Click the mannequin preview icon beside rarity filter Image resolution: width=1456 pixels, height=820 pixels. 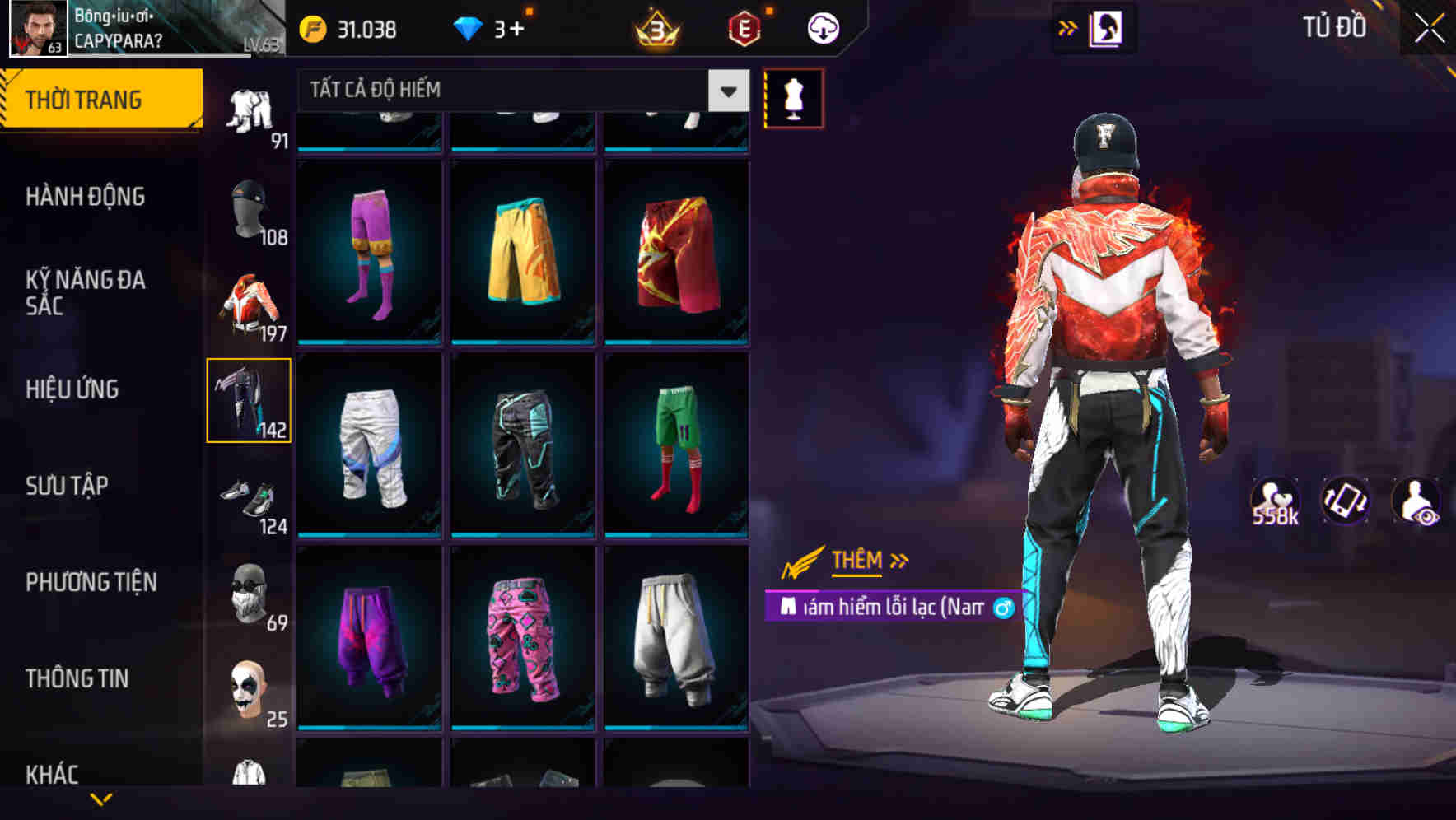[792, 97]
